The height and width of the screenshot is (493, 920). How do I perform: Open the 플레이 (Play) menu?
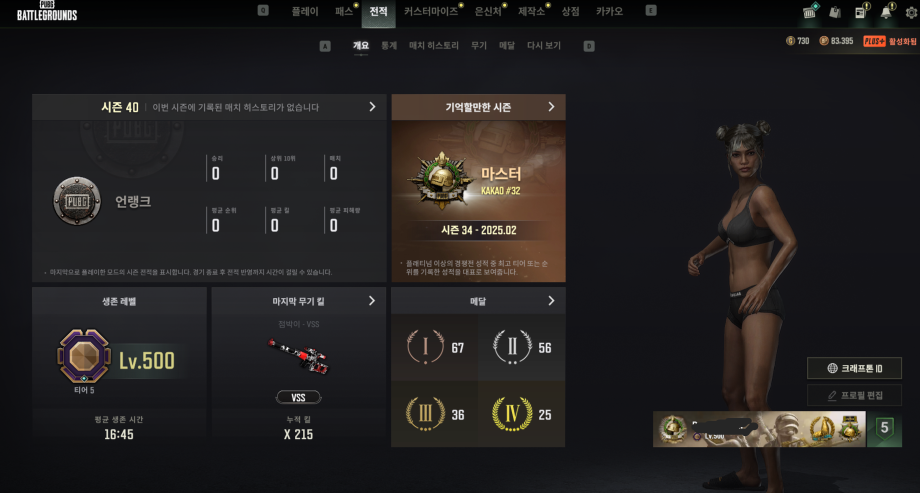click(304, 11)
